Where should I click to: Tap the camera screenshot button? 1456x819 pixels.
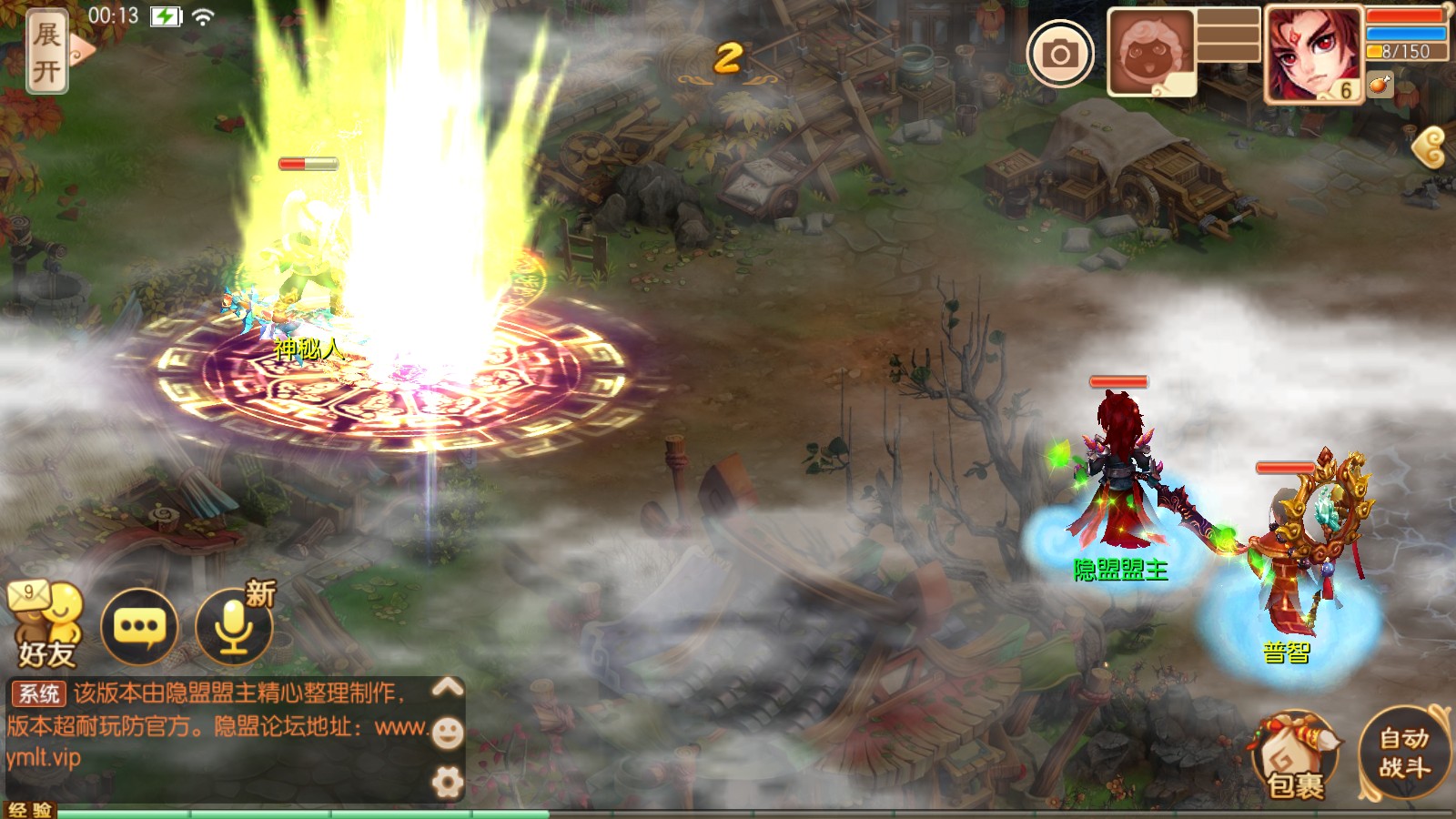click(x=1060, y=54)
